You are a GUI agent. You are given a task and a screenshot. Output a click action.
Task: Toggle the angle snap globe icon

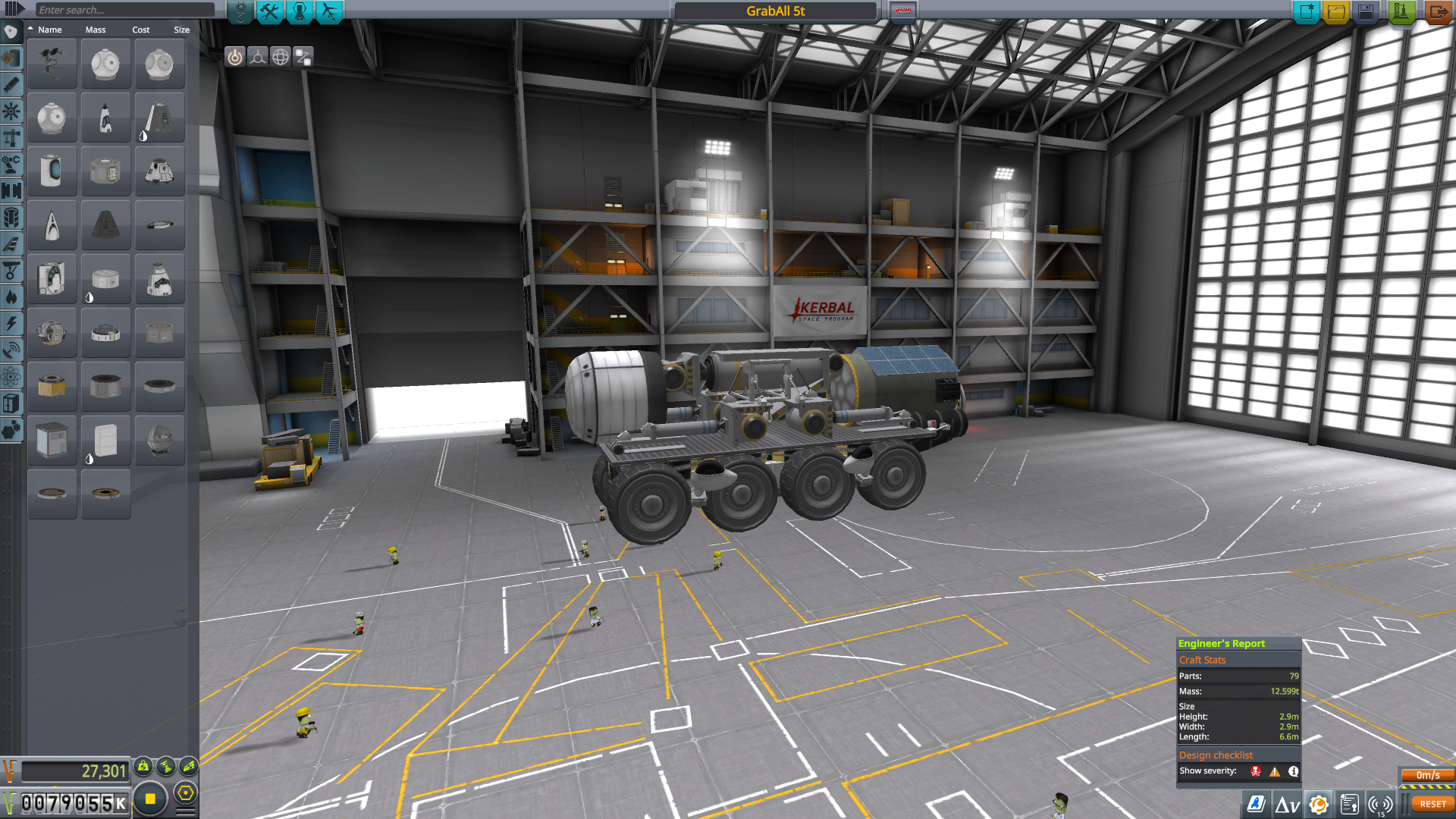tap(281, 57)
